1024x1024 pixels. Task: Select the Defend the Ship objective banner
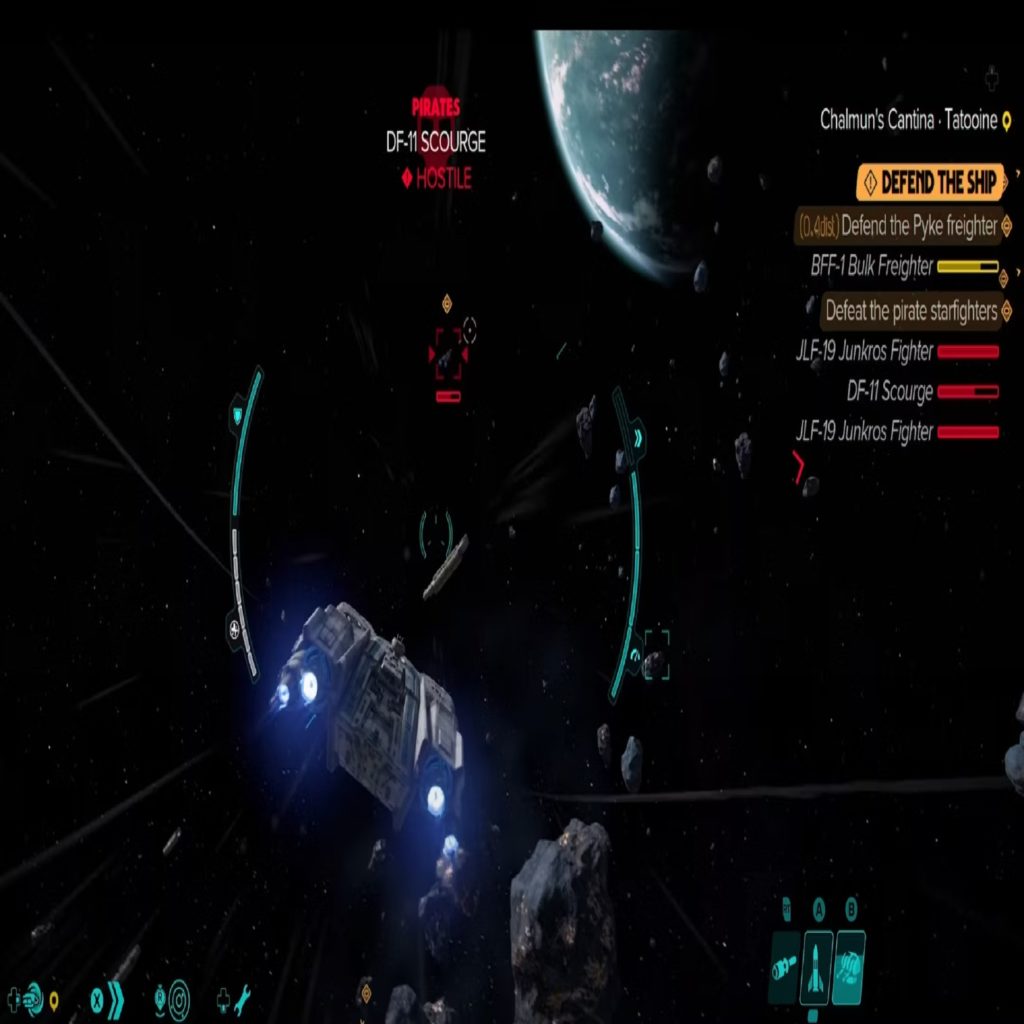click(931, 183)
